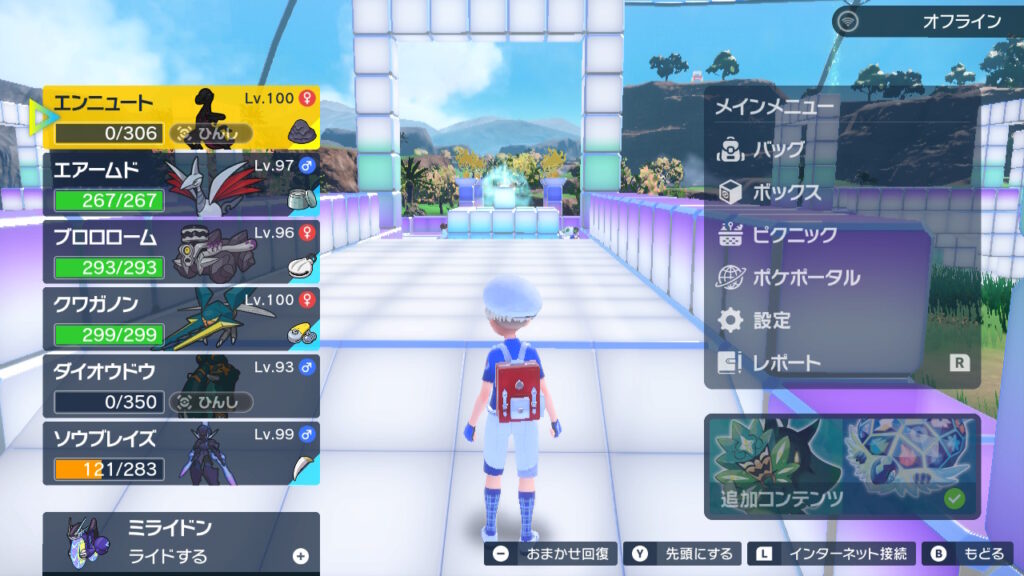
Task: Select the fainted エンニュート party slot
Action: point(180,118)
